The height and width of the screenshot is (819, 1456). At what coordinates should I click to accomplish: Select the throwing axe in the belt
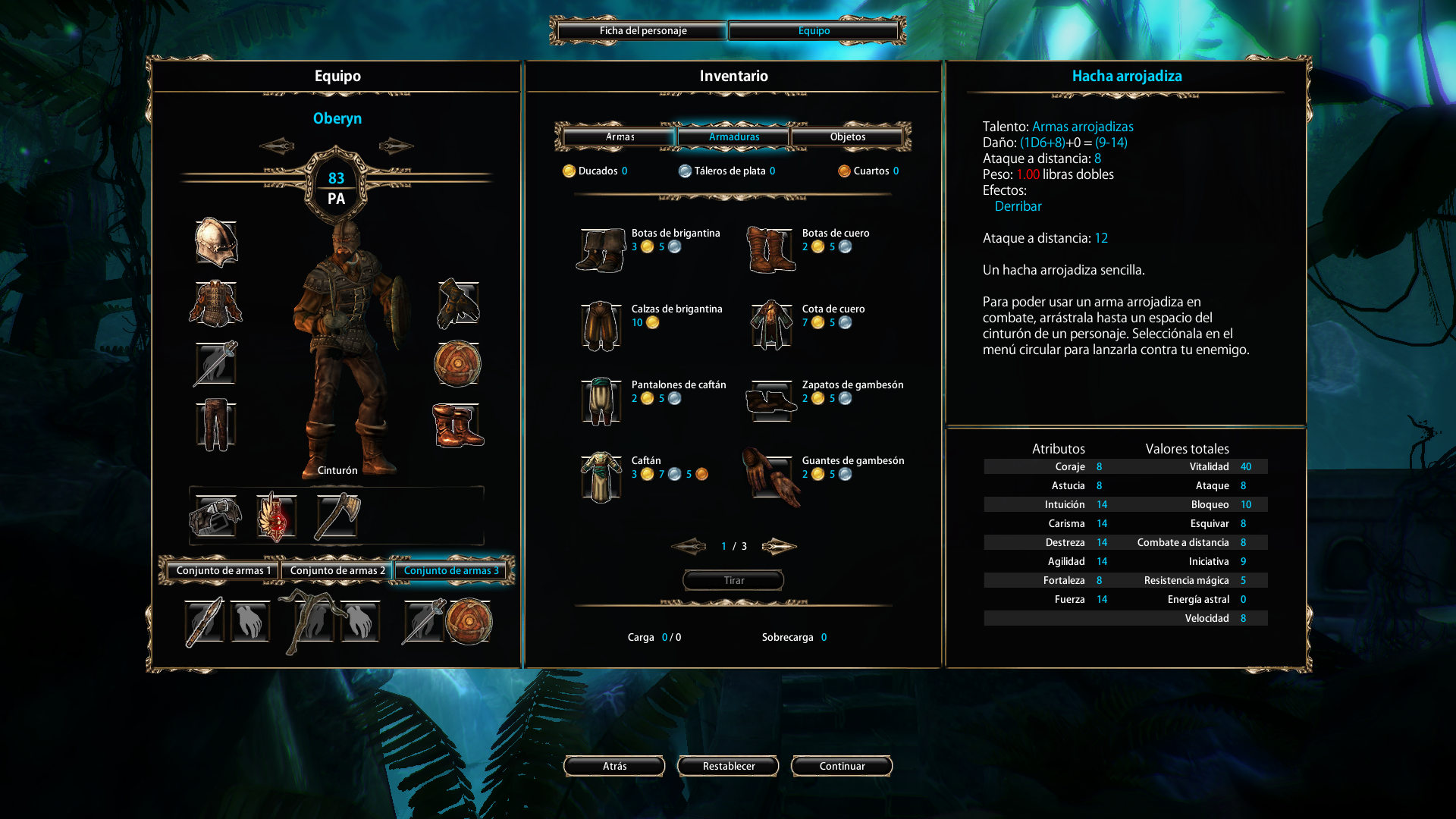point(337,517)
